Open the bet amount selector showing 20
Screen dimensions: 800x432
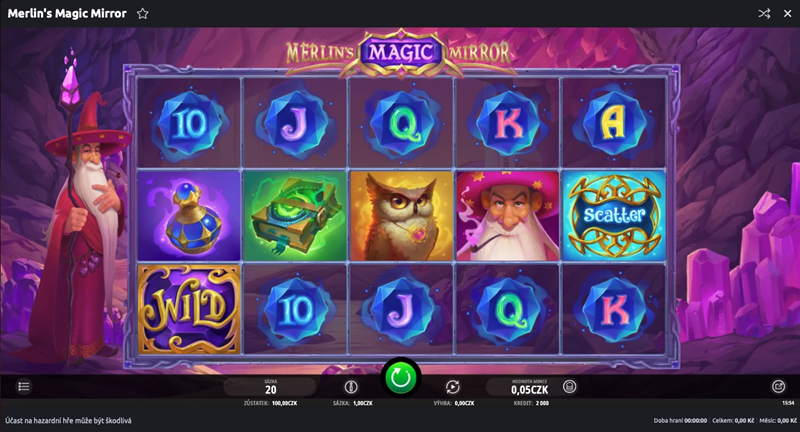coord(270,387)
